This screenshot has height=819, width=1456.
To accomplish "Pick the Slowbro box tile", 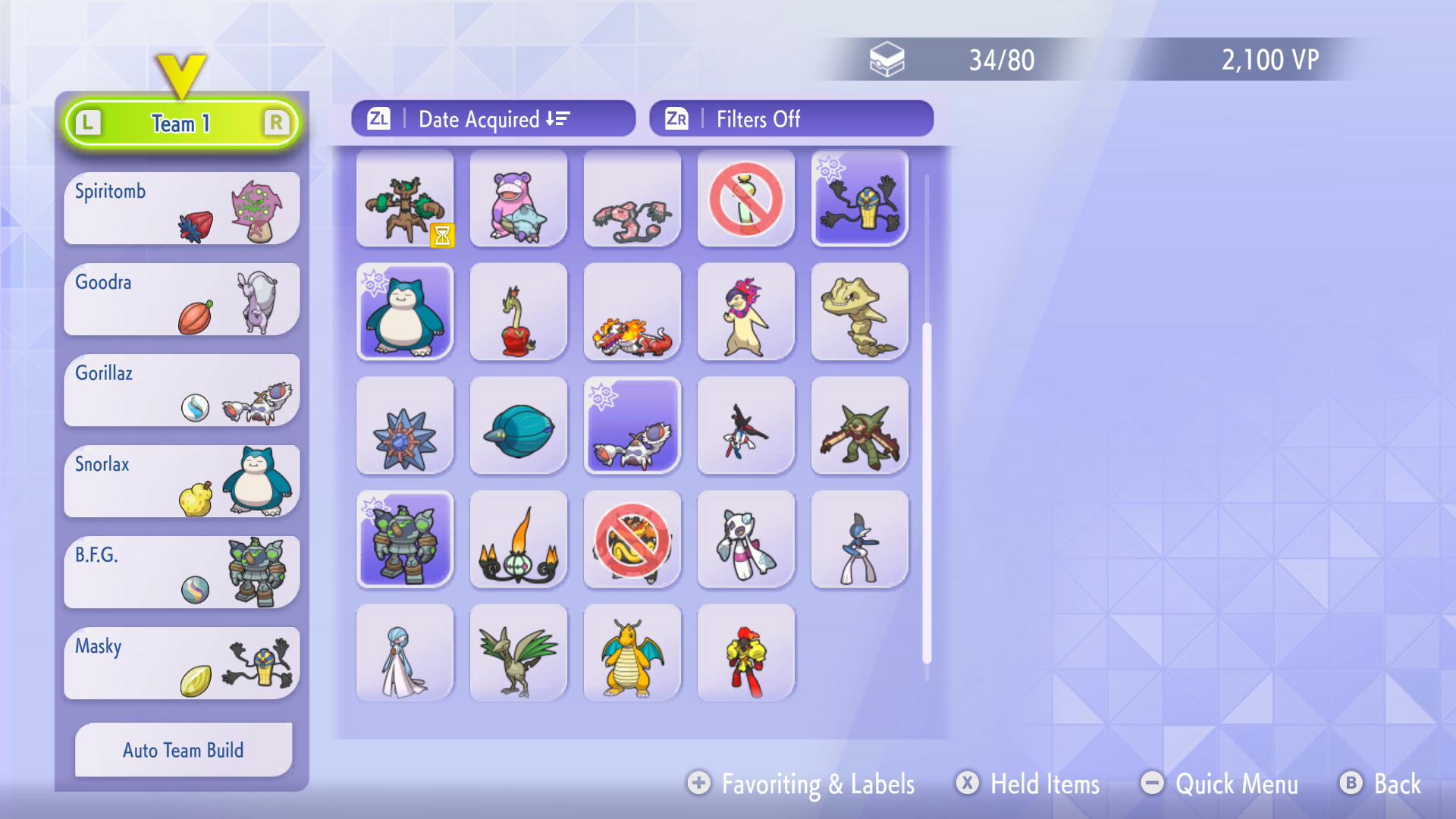I will coord(519,199).
